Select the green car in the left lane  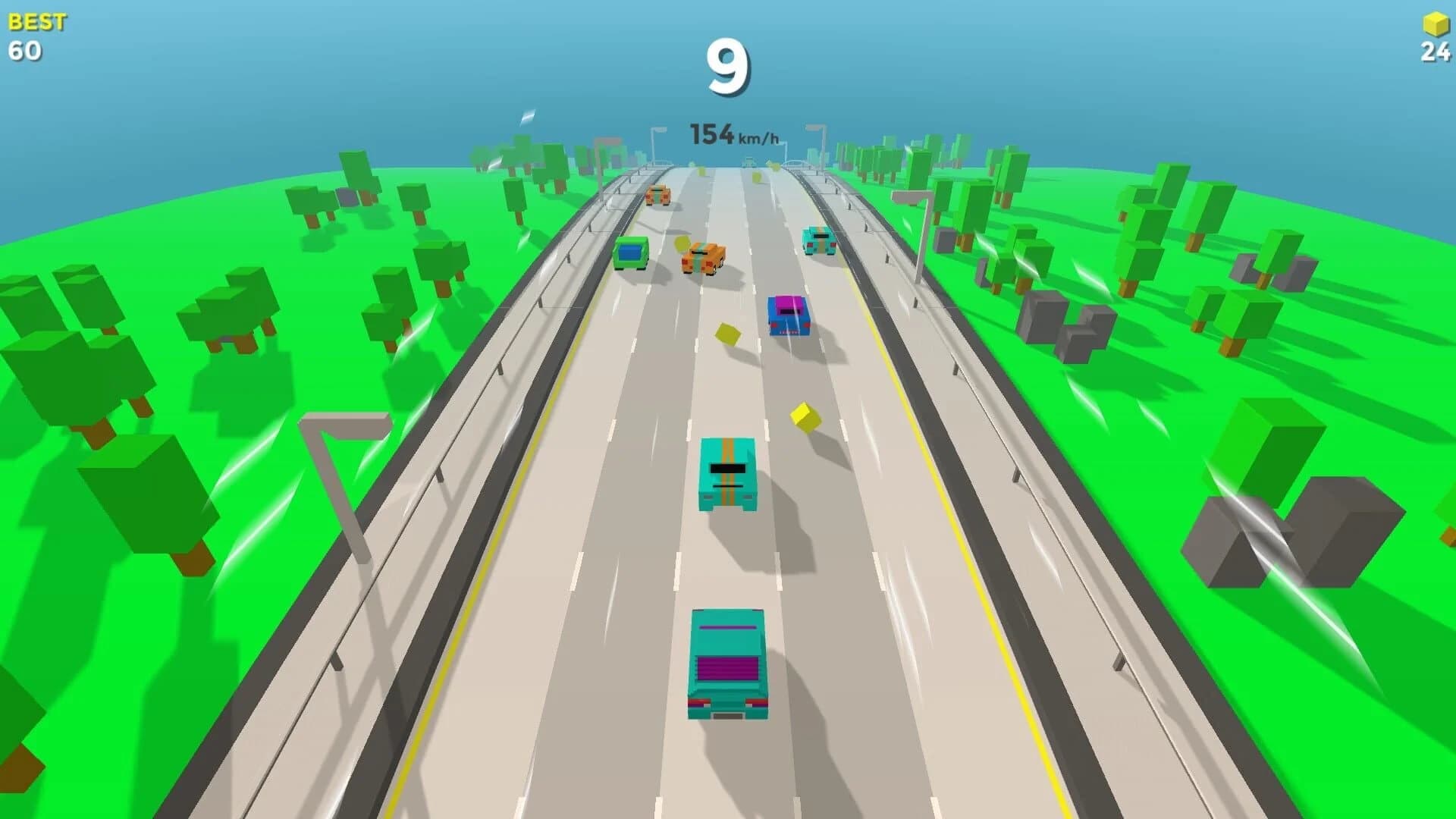pyautogui.click(x=631, y=252)
